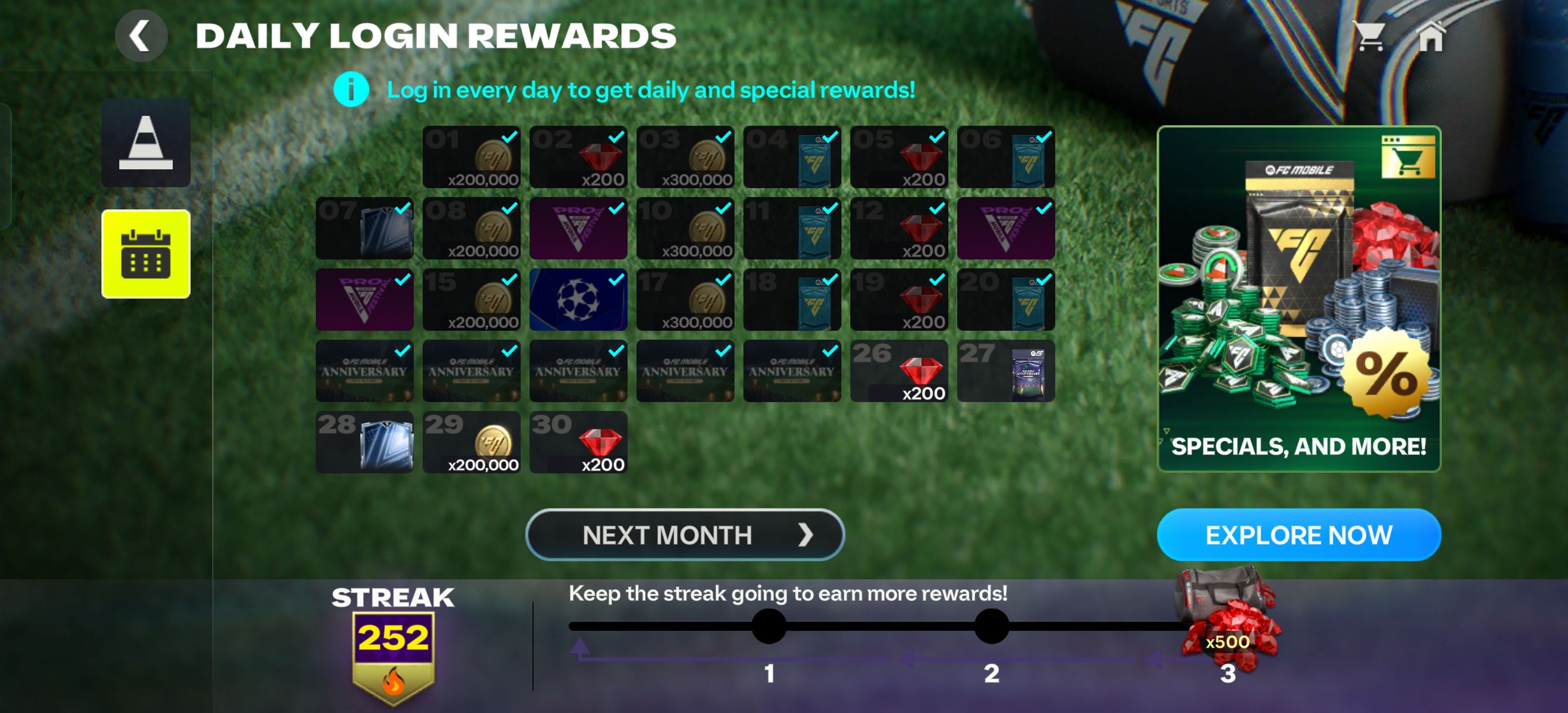Select the calendar daily rewards tab

(x=146, y=253)
